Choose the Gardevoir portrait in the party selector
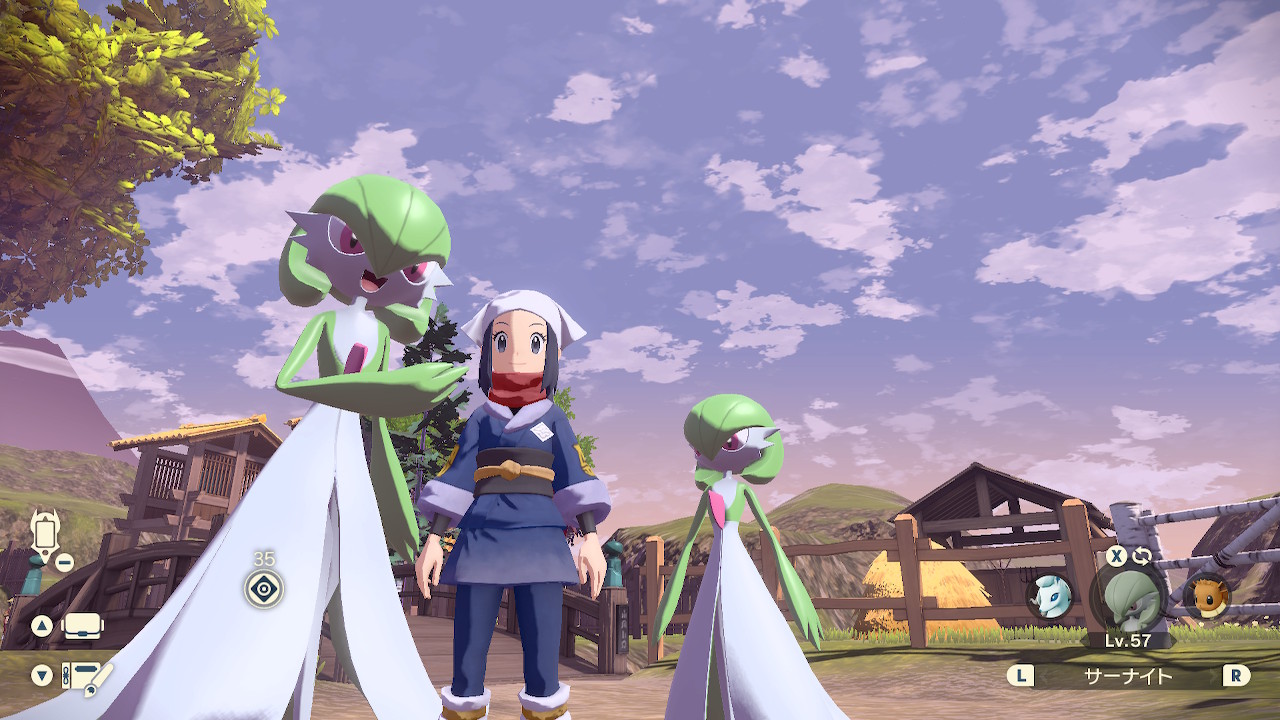This screenshot has width=1280, height=720. 1128,597
